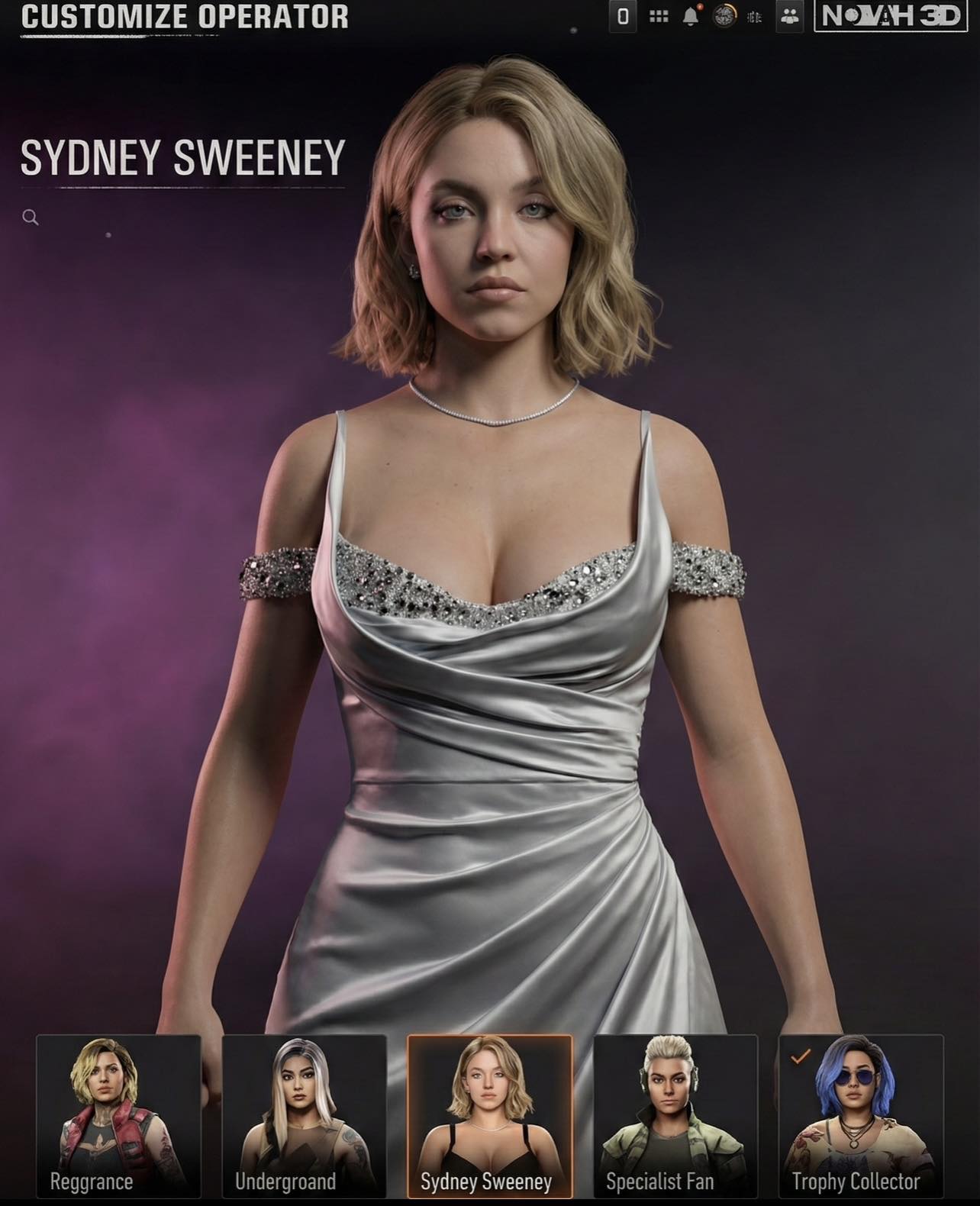
Task: Click the Trophy Collector name label
Action: 856,1182
